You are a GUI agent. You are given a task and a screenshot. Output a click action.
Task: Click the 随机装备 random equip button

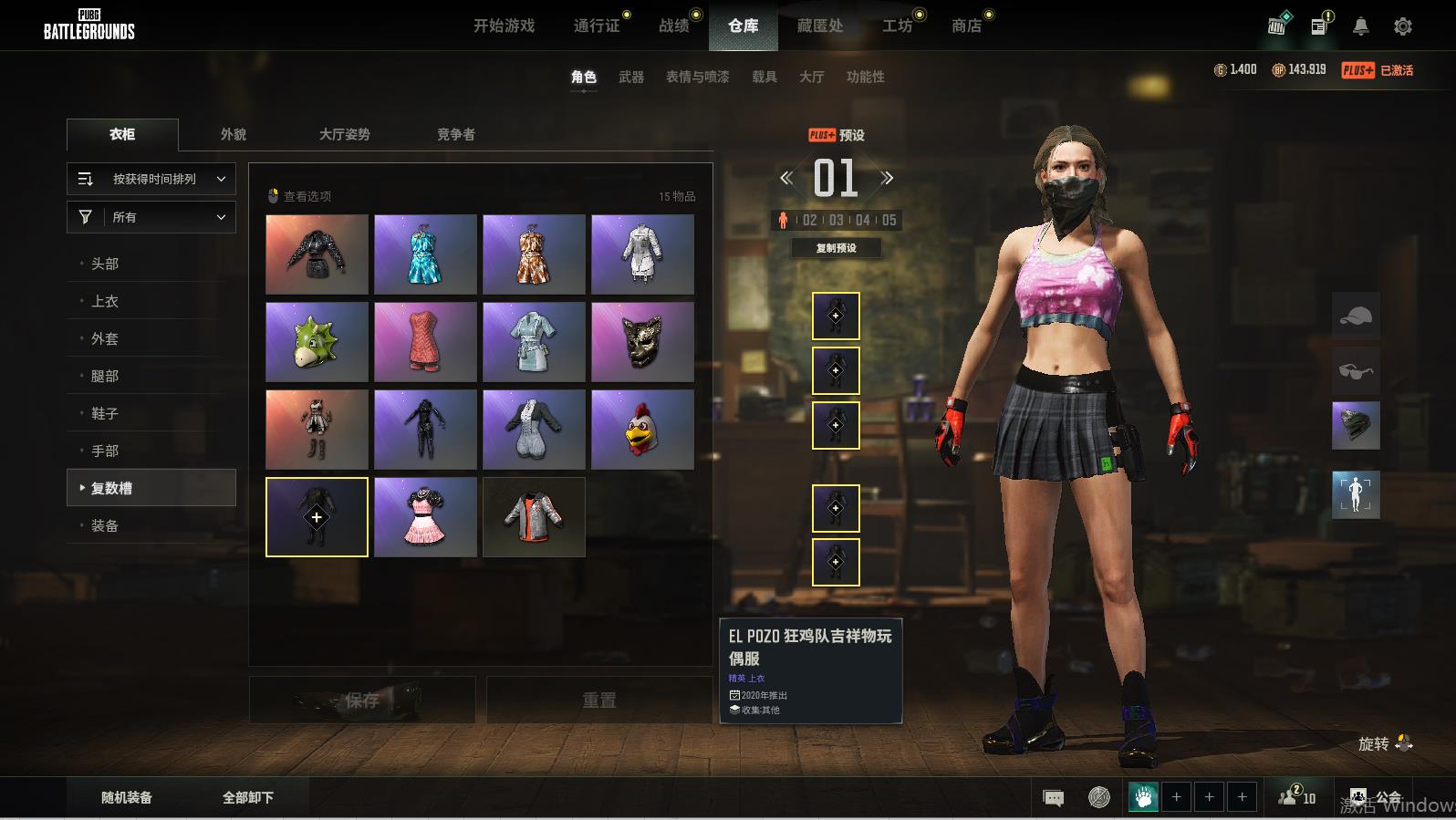tap(127, 797)
